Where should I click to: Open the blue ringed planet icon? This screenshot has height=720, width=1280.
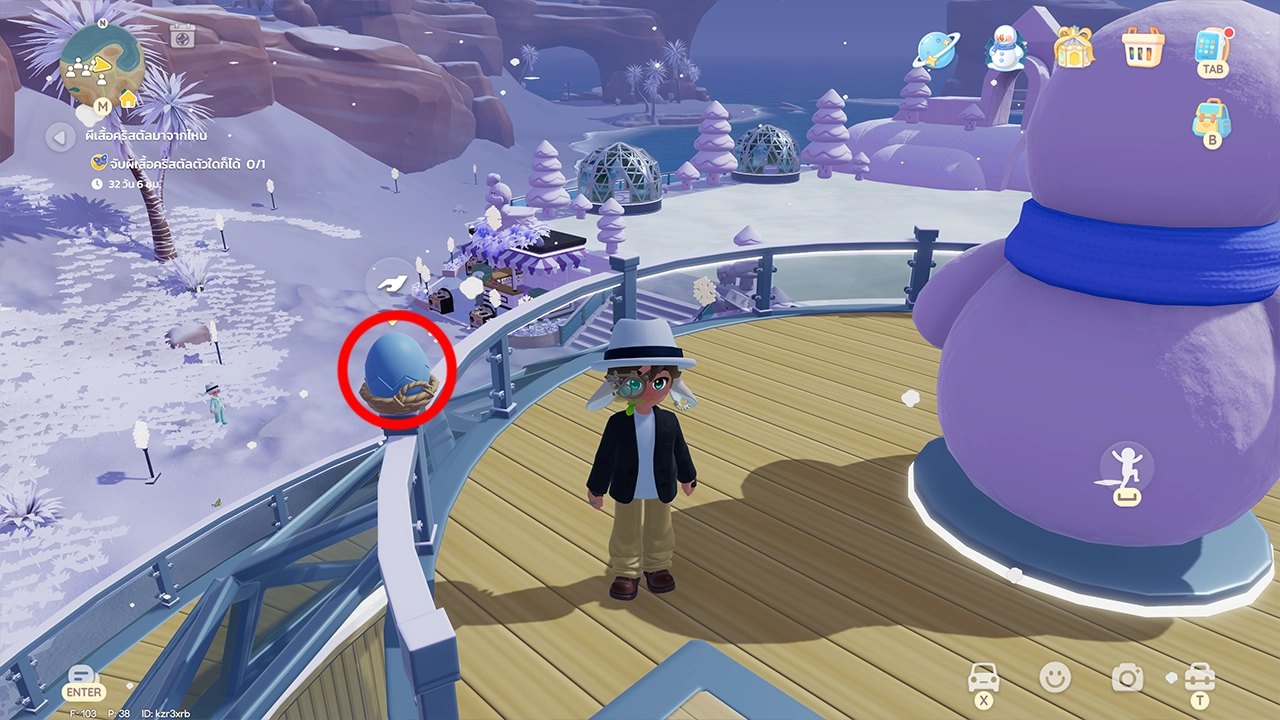[x=938, y=49]
